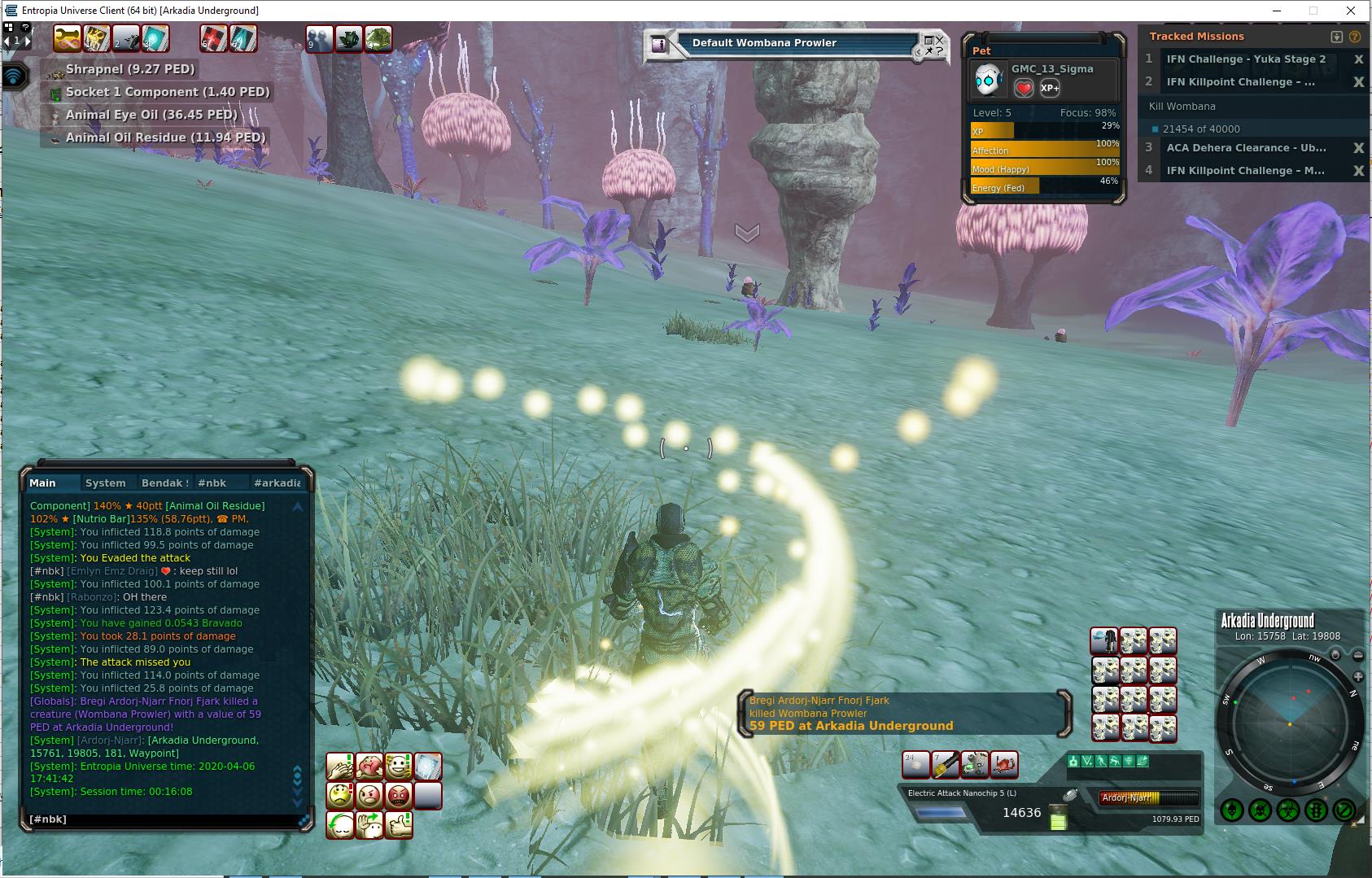
Task: Switch to the System chat tab
Action: pyautogui.click(x=105, y=483)
